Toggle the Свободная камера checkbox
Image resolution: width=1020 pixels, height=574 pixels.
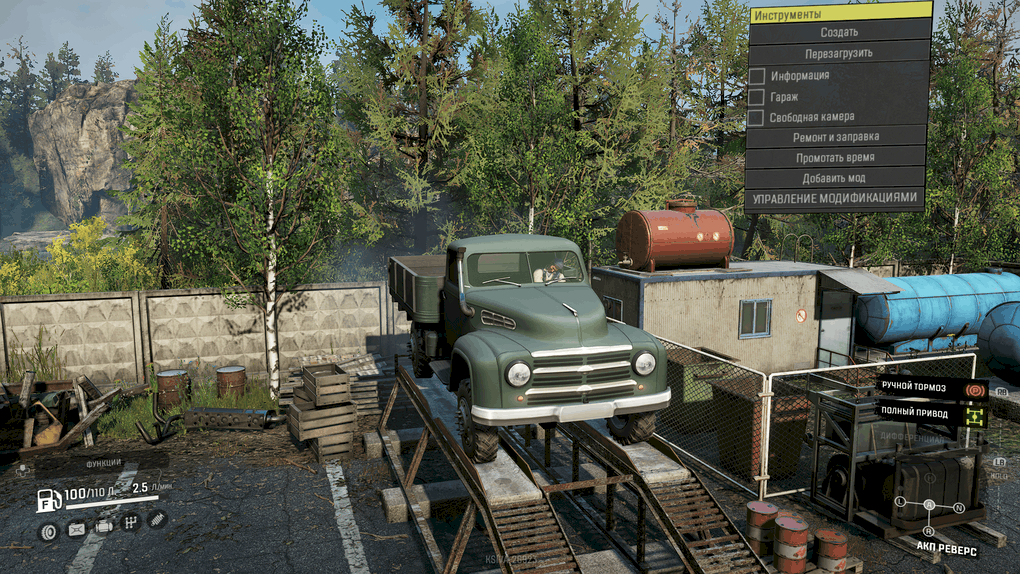pos(757,118)
